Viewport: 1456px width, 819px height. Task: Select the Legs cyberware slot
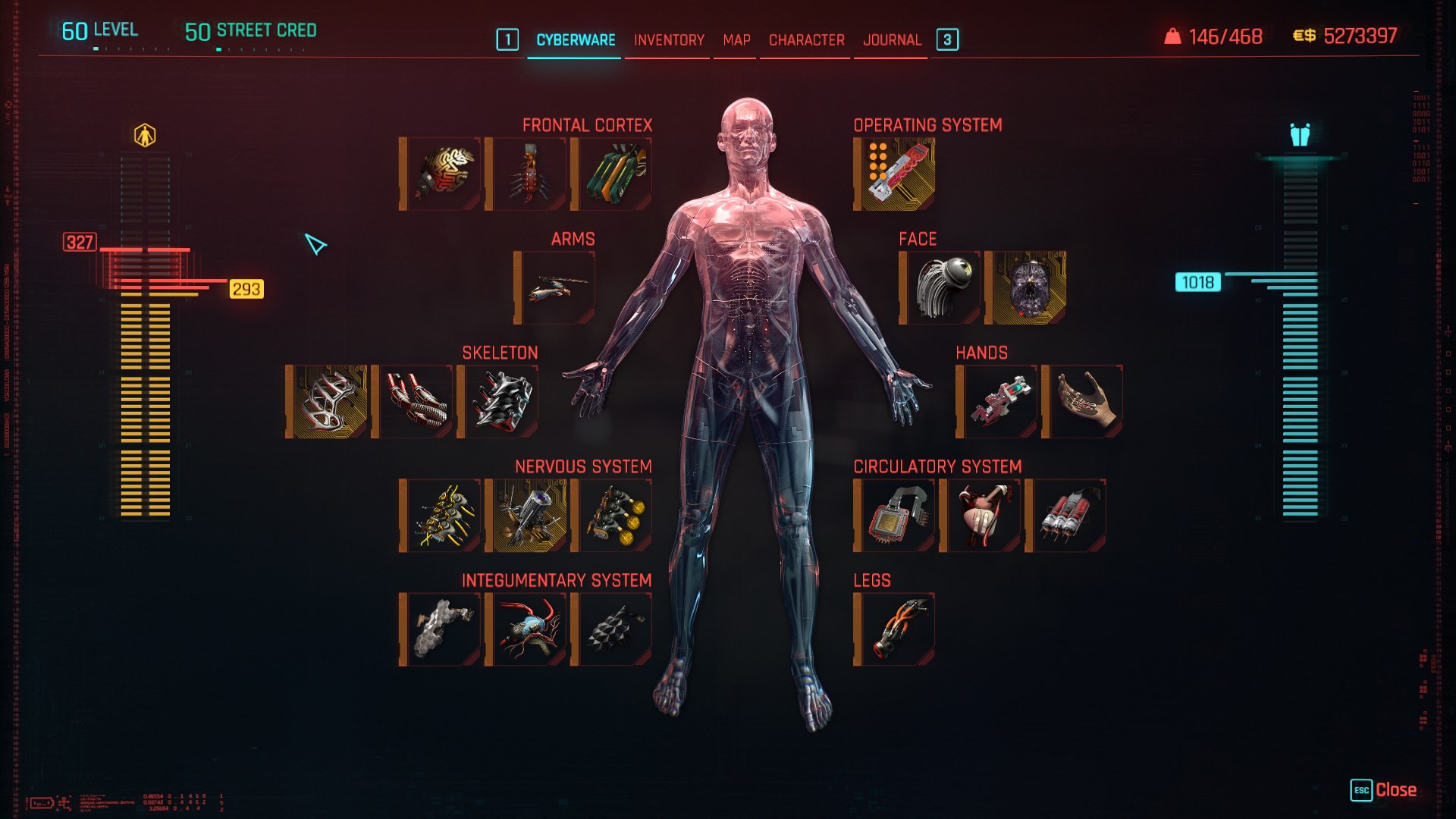(x=897, y=629)
